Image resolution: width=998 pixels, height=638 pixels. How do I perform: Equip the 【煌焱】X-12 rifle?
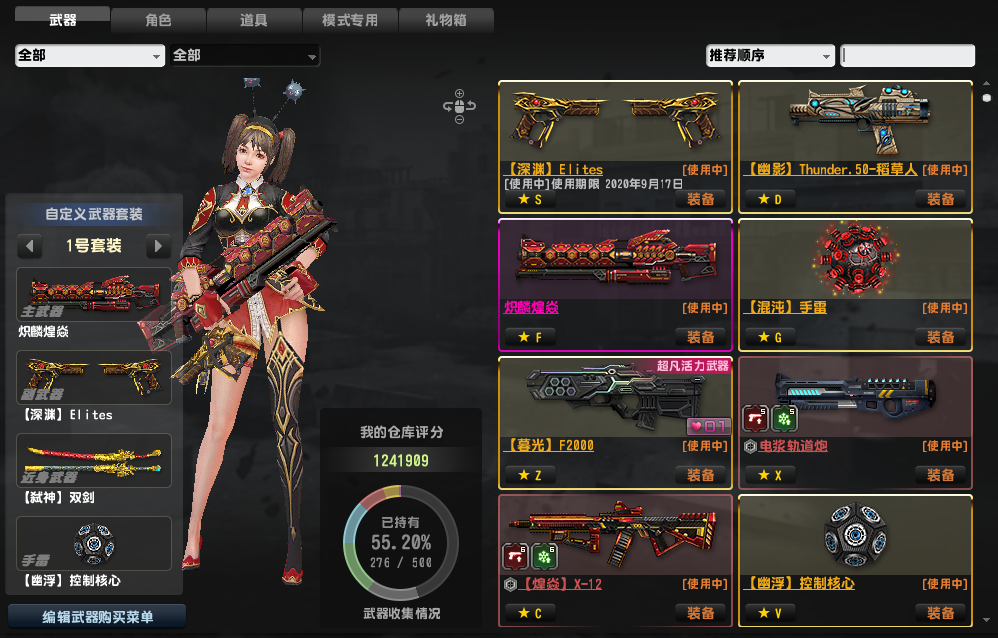click(x=701, y=612)
